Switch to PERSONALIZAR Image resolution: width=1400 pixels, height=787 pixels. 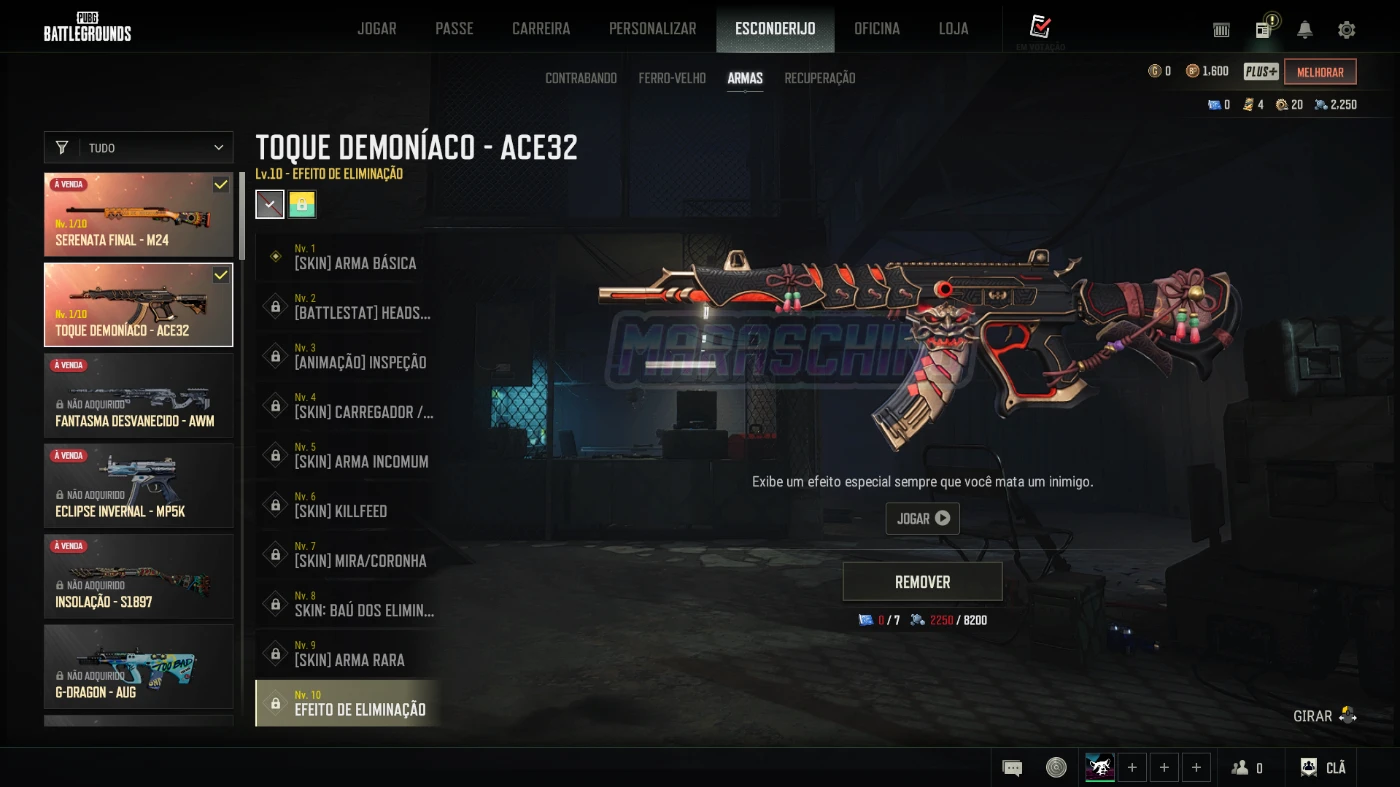click(652, 29)
